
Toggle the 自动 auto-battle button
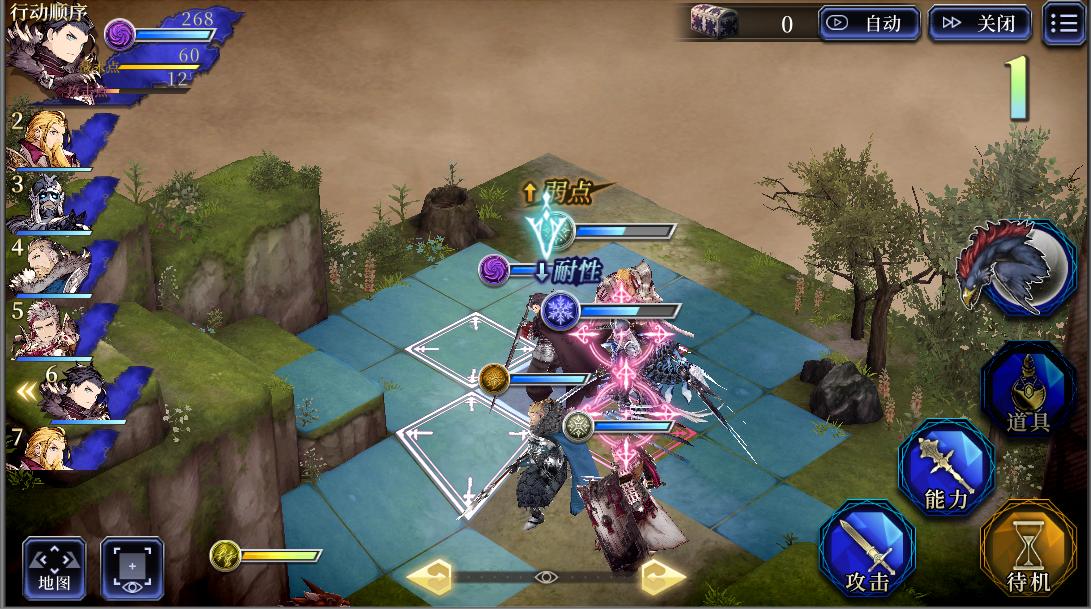pyautogui.click(x=868, y=23)
